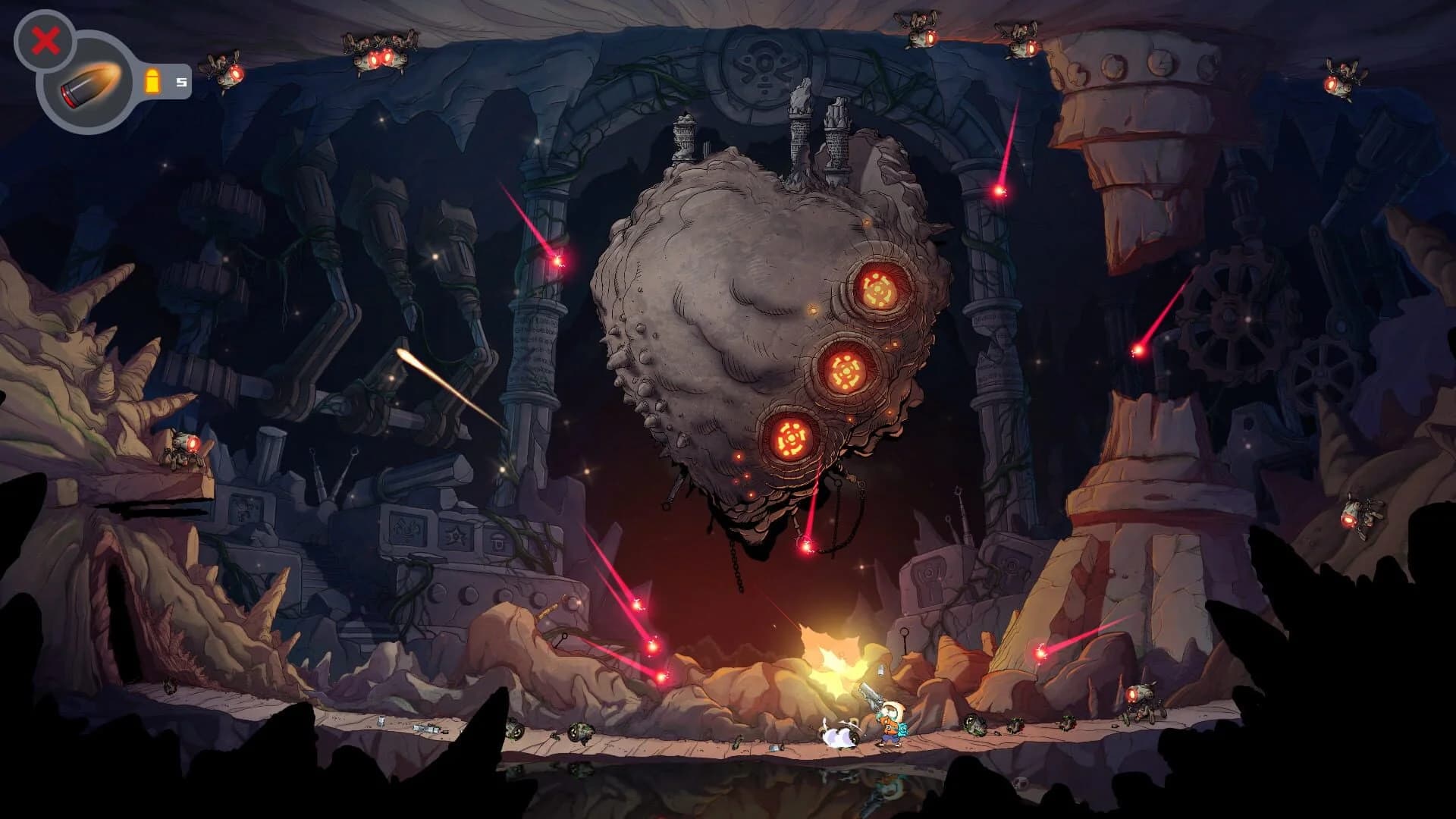Select the red-eyed drone in the top-left corner
1456x819 pixels.
coord(225,68)
